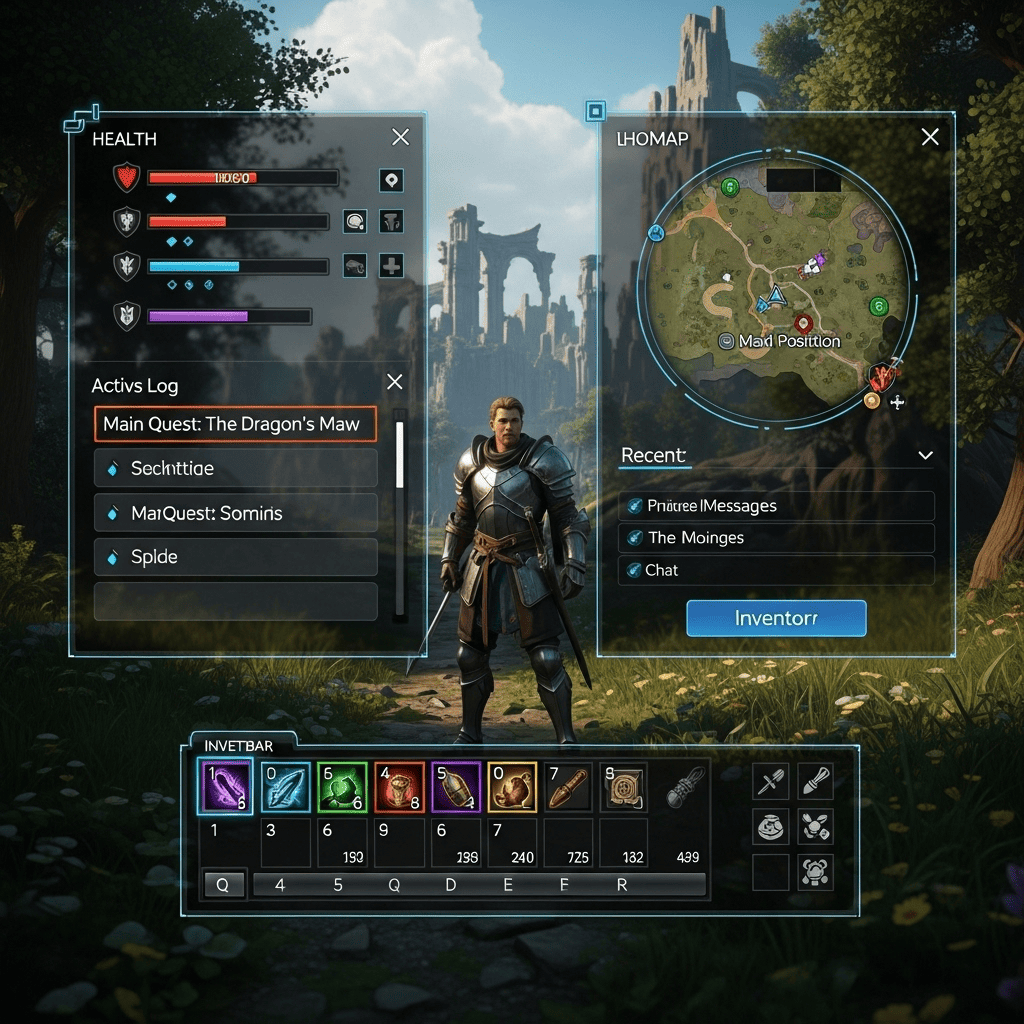1024x1024 pixels.
Task: Select the purple feather hotbar slot
Action: 225,787
